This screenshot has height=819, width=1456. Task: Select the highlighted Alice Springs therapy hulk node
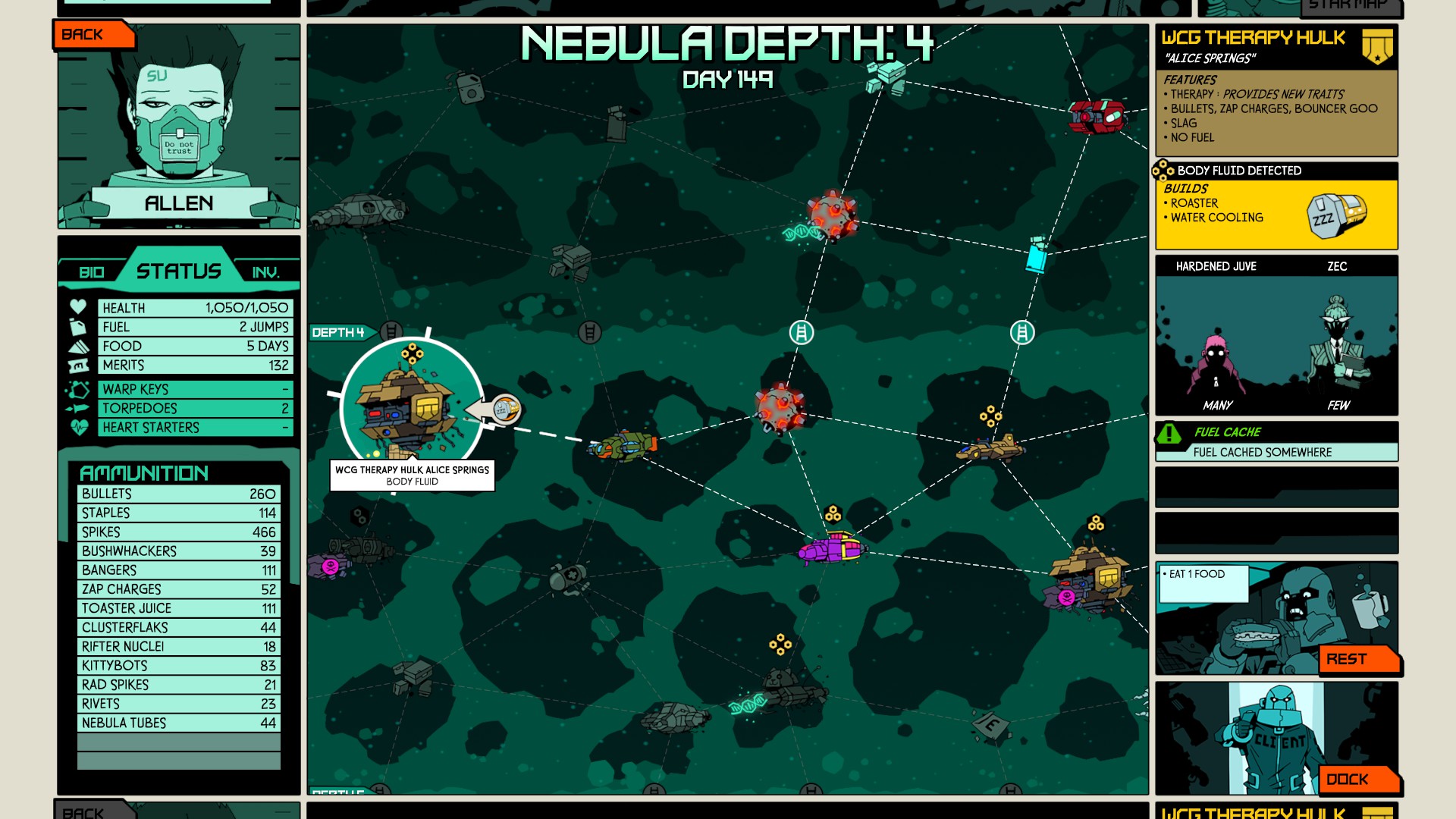pyautogui.click(x=410, y=409)
